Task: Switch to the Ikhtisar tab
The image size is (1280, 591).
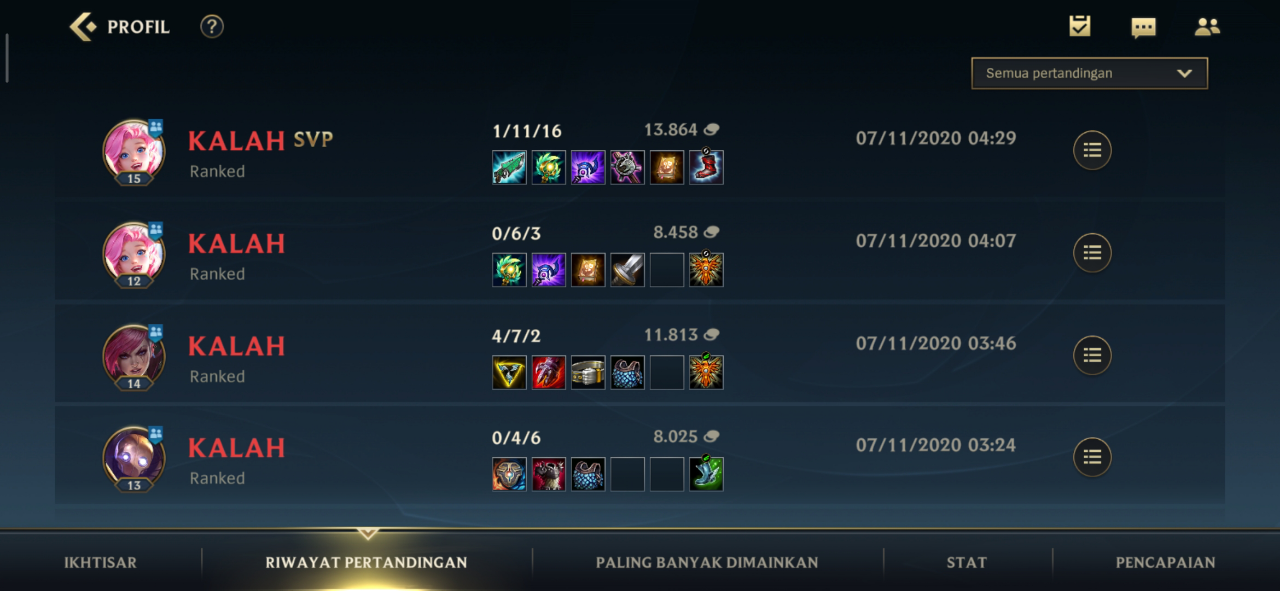Action: click(x=101, y=562)
